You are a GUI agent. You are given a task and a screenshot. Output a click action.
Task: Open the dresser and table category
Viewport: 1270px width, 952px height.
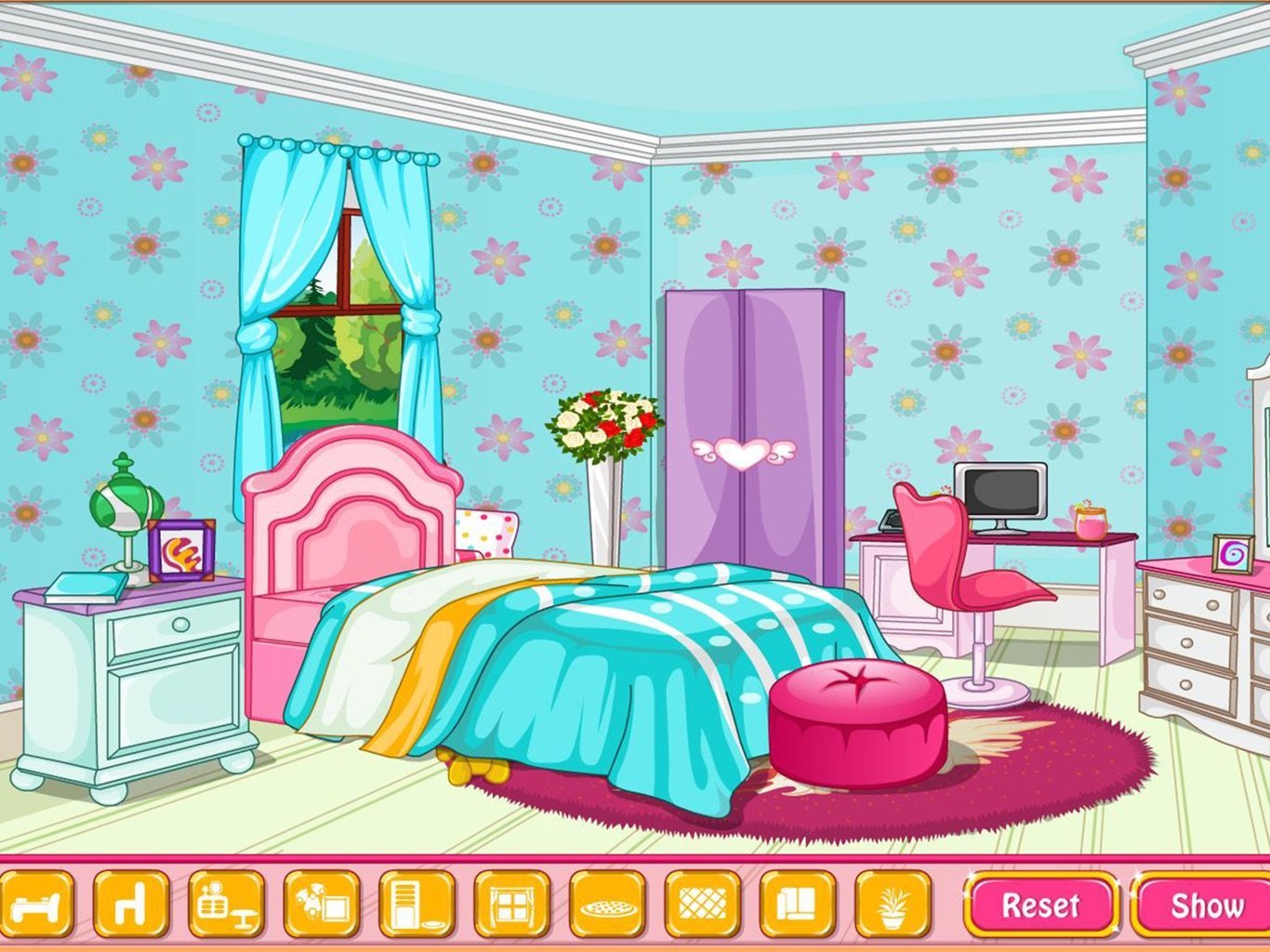pos(226,904)
